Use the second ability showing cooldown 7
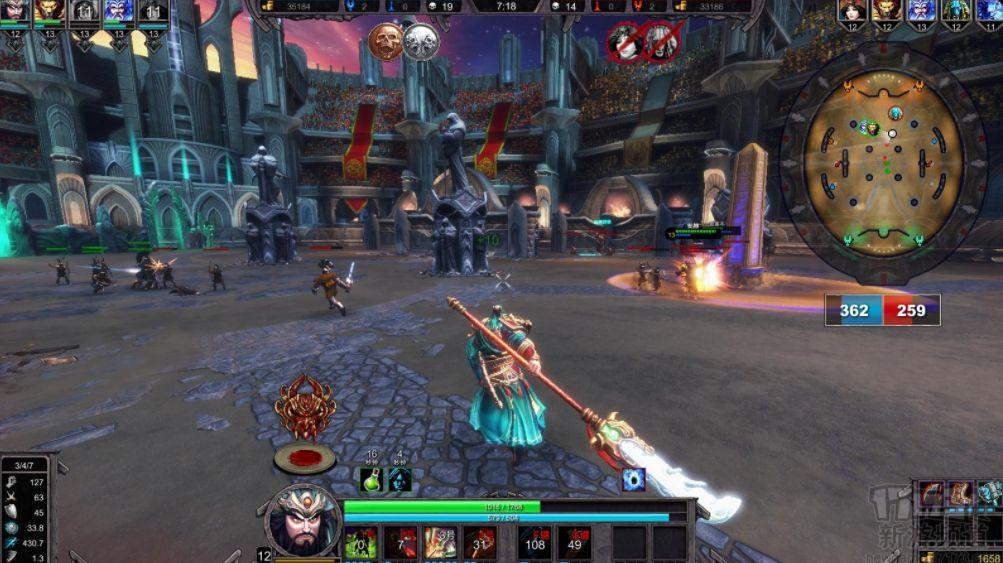This screenshot has height=563, width=1003. coord(400,543)
